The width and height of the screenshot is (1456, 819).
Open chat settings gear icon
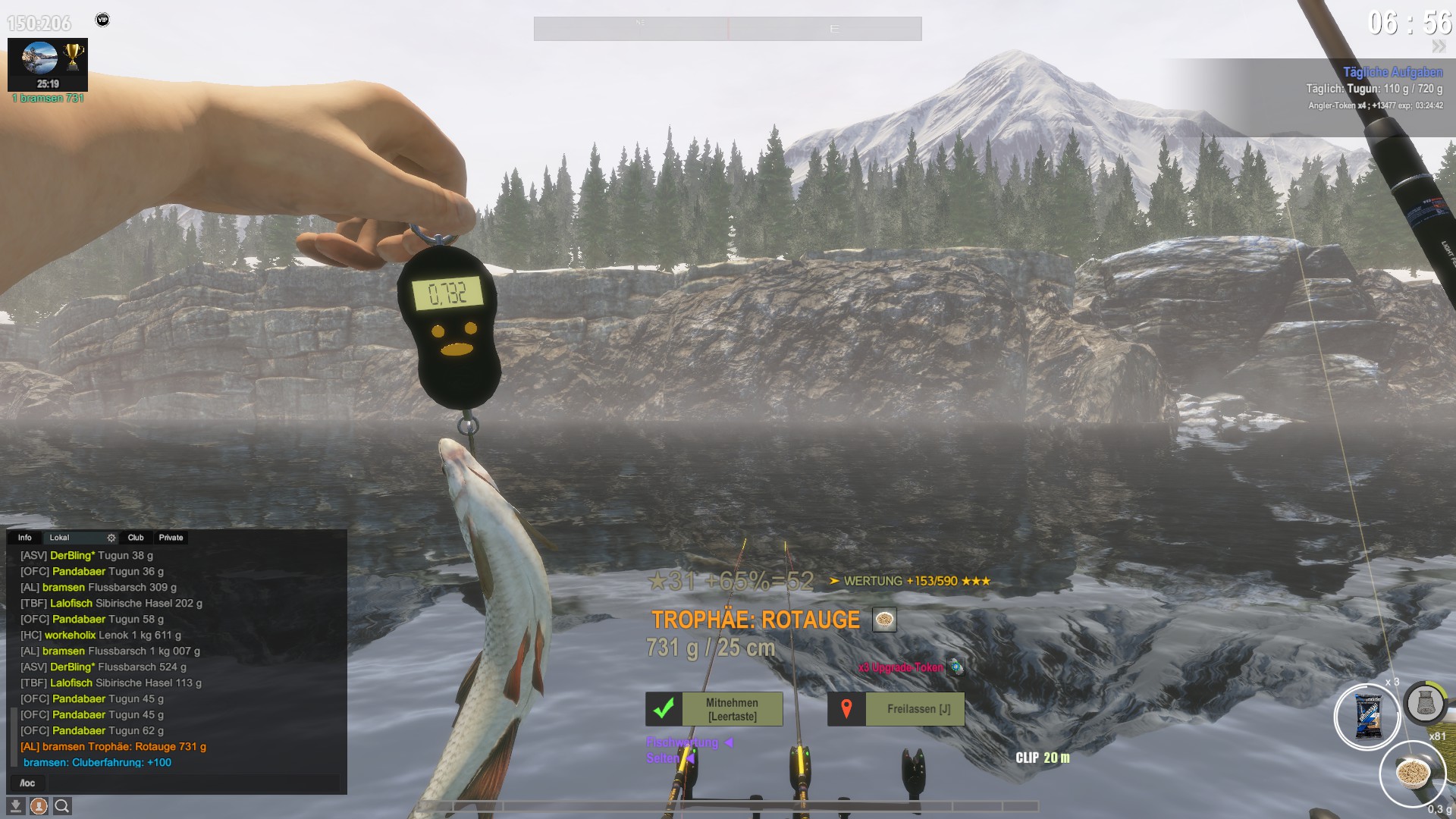pyautogui.click(x=111, y=538)
